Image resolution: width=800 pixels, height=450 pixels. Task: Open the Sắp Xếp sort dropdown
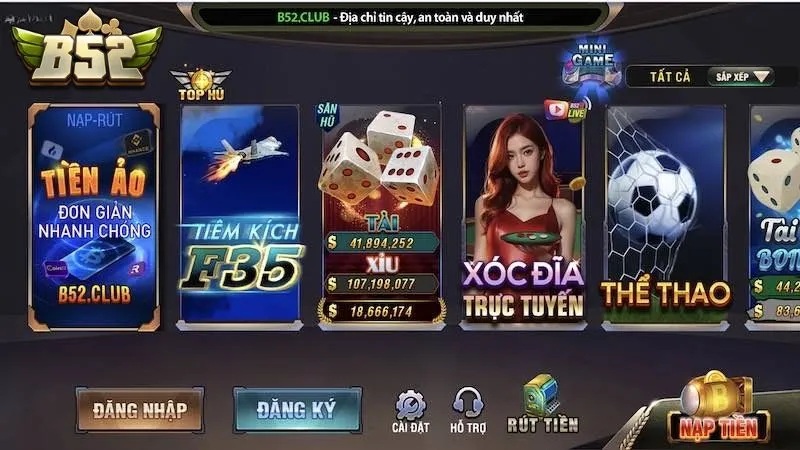[x=741, y=76]
